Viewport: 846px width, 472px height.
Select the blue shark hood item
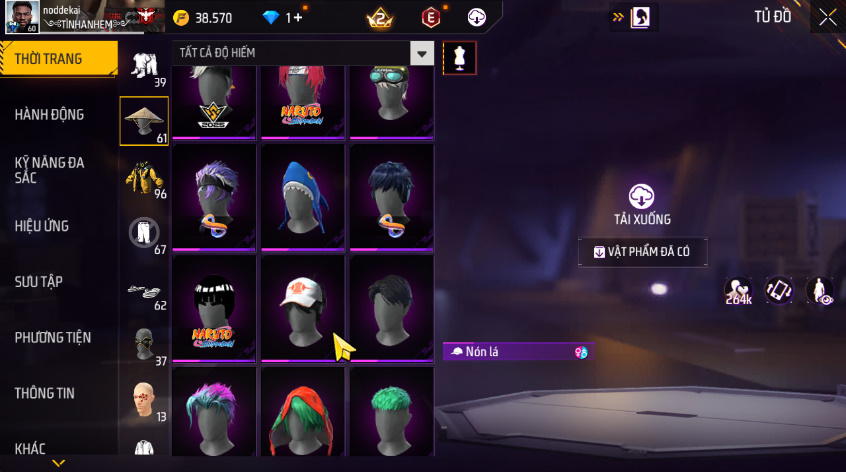[303, 196]
